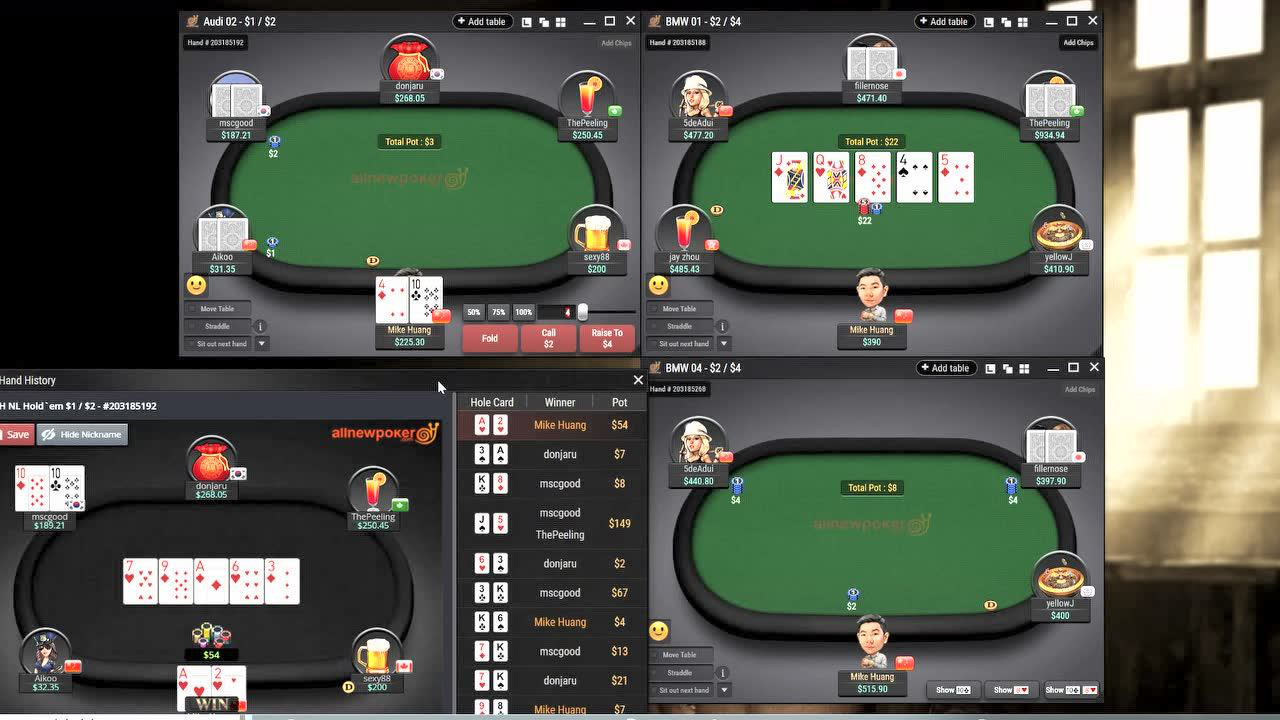This screenshot has width=1280, height=720.
Task: Expand the Sit out next hand dropdown on BMW 01
Action: (x=724, y=343)
